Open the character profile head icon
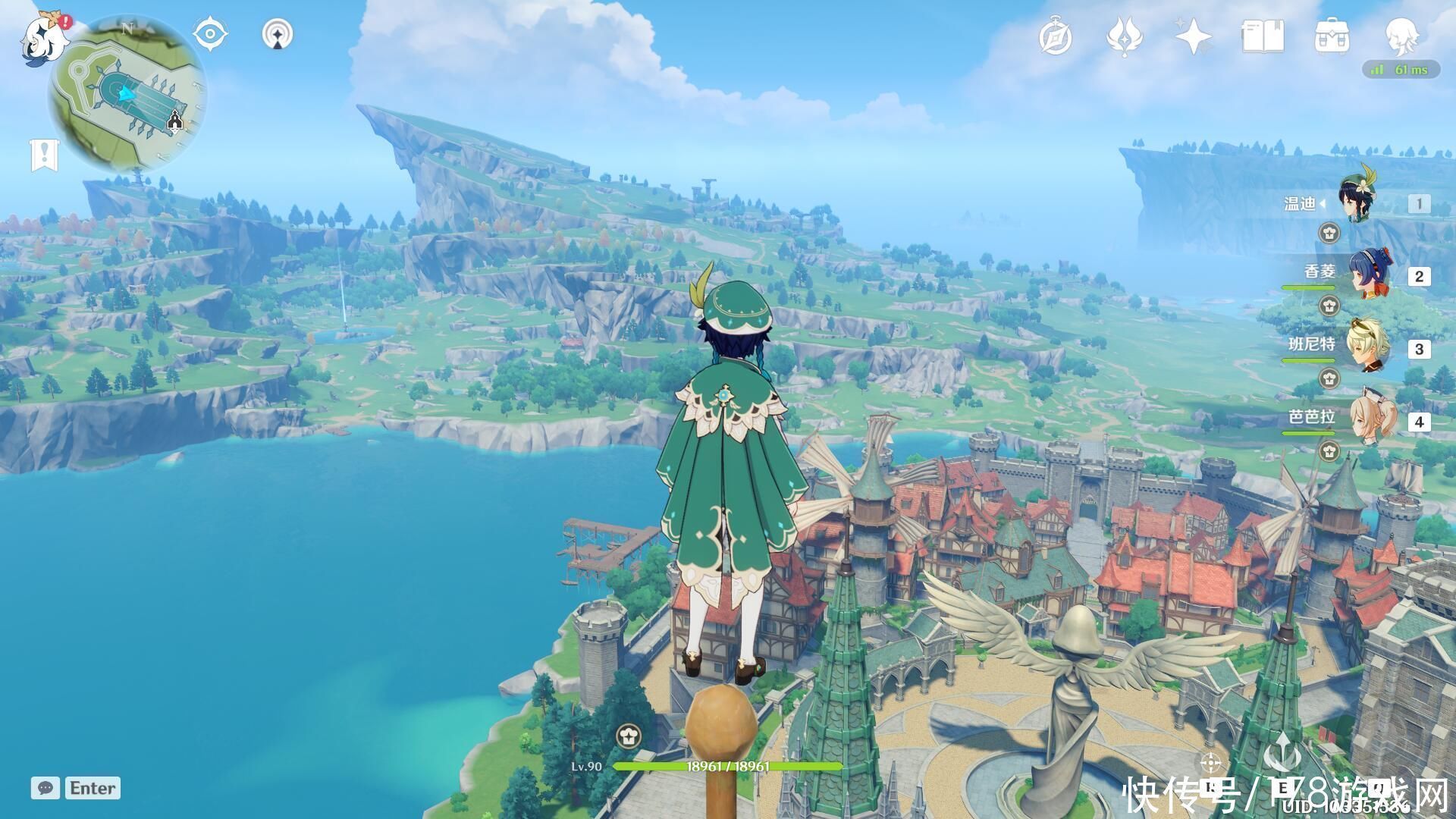This screenshot has width=1456, height=819. [x=1400, y=35]
